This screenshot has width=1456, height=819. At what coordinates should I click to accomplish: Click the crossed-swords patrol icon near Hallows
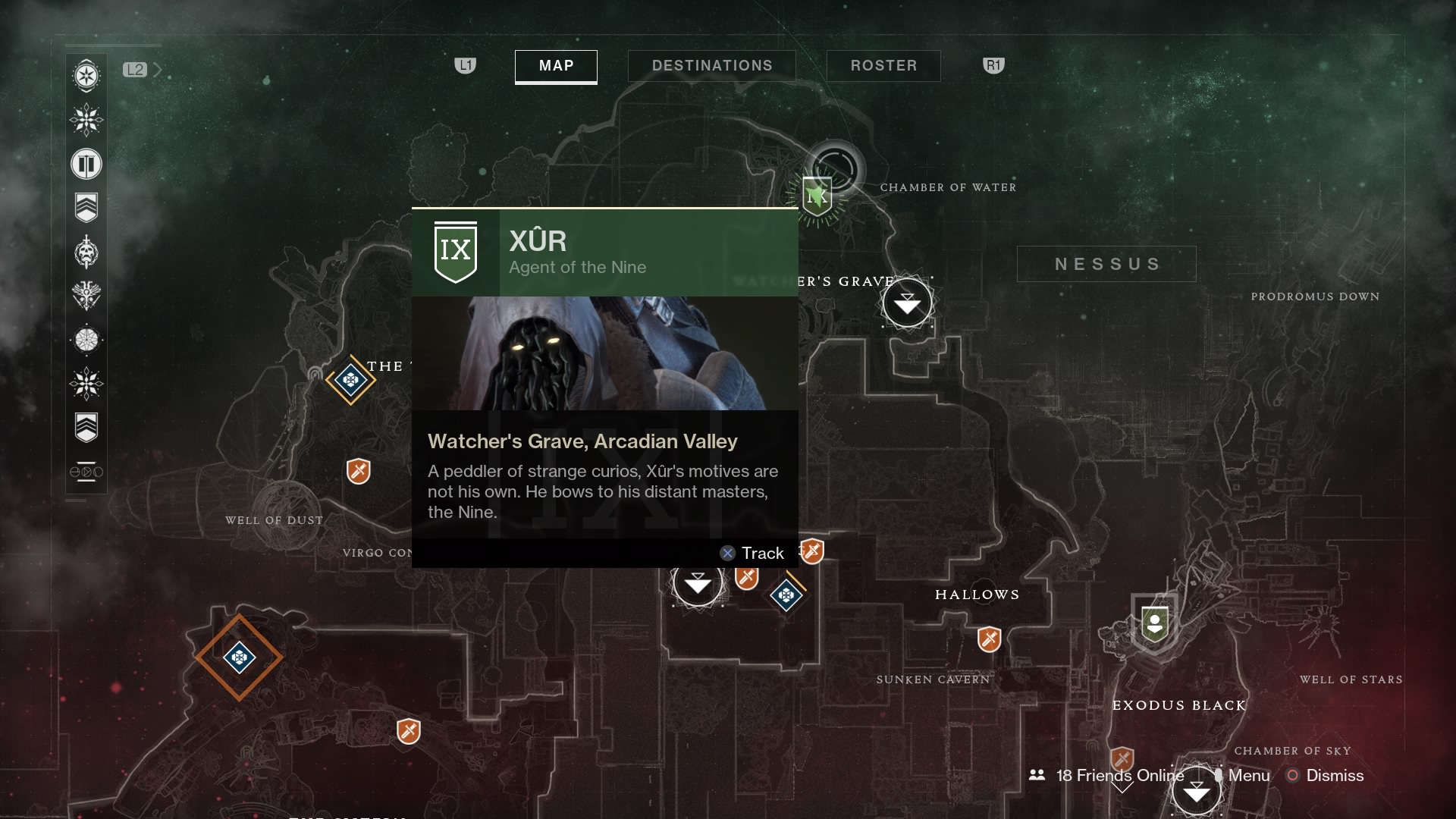pos(987,639)
